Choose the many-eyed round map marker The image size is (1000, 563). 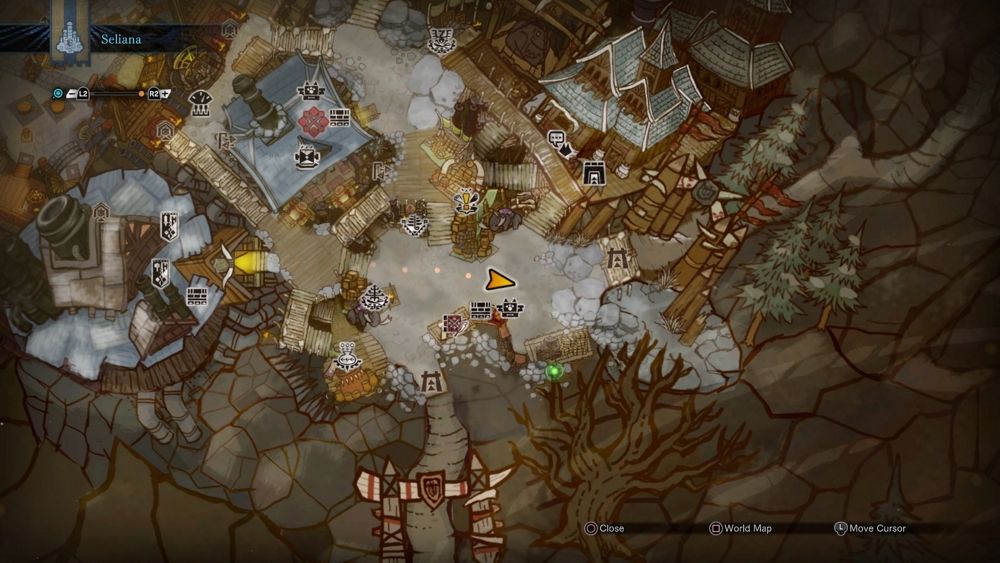347,353
